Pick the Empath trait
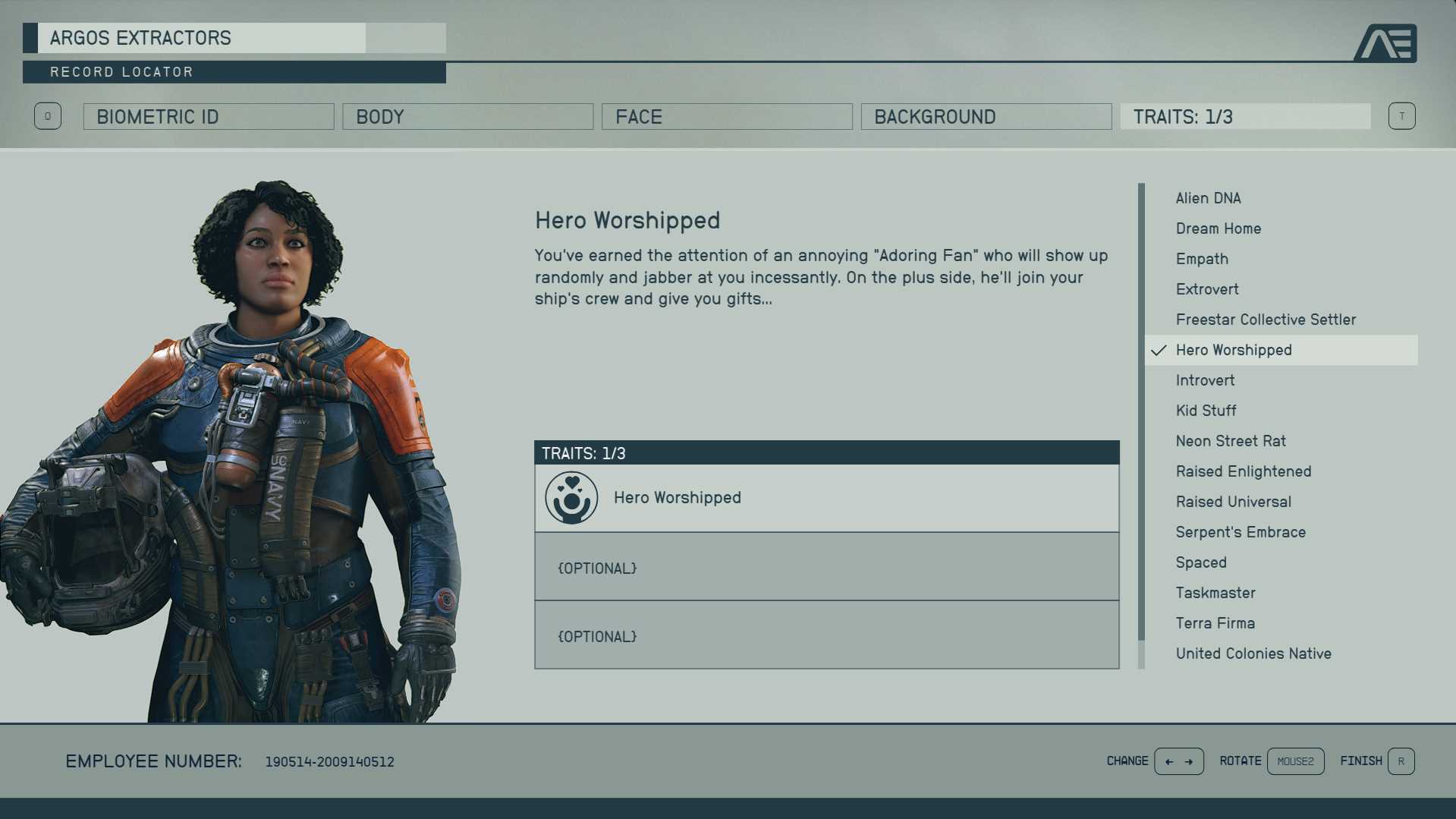The width and height of the screenshot is (1456, 819). click(x=1202, y=259)
